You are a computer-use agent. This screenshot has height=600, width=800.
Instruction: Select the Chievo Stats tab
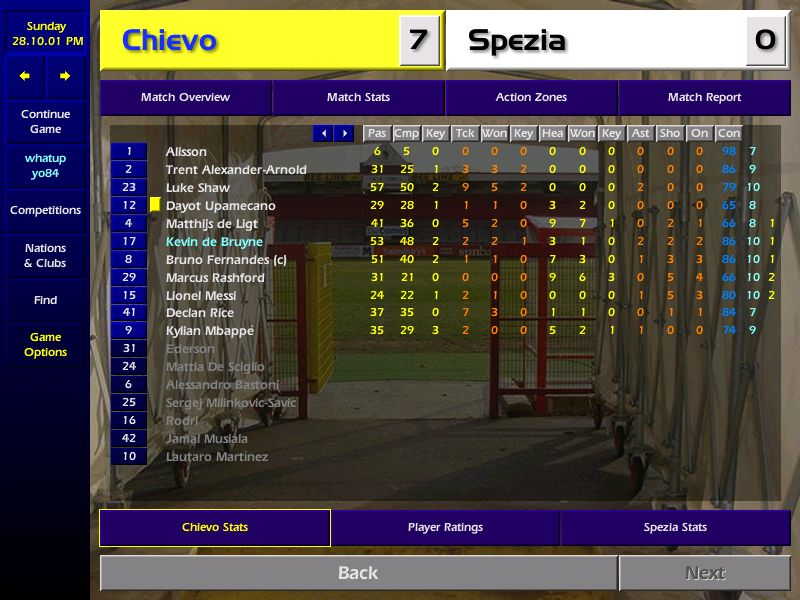215,528
